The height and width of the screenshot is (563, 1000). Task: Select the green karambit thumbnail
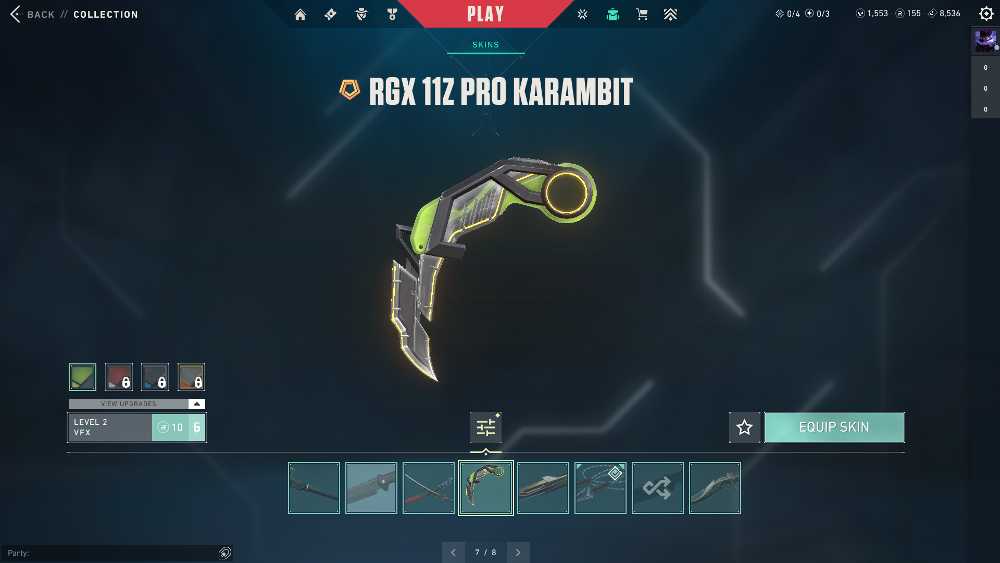tap(486, 488)
